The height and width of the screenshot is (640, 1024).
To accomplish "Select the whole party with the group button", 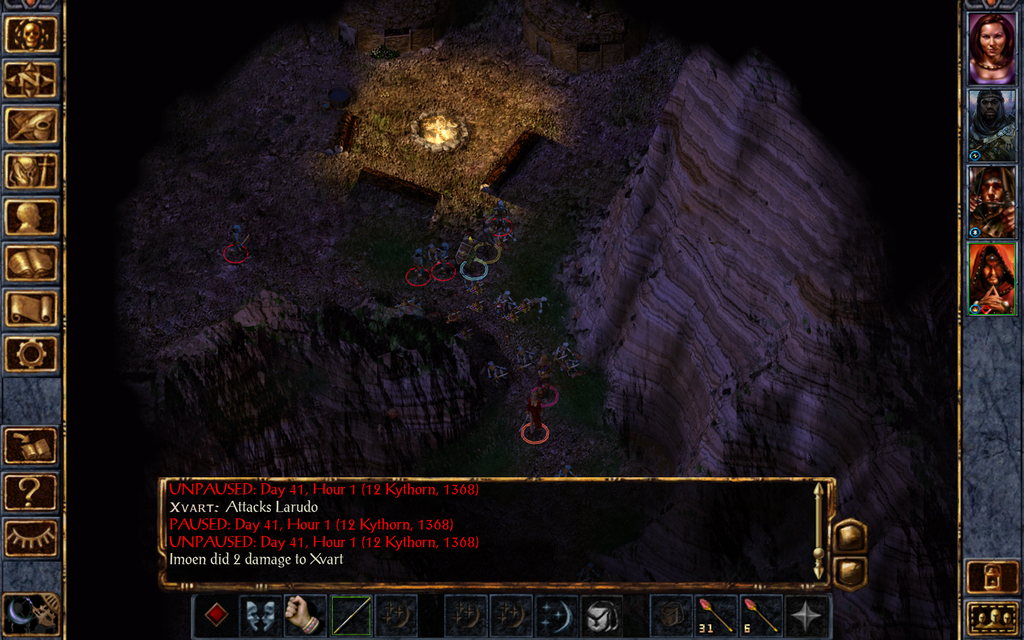I will (x=992, y=617).
